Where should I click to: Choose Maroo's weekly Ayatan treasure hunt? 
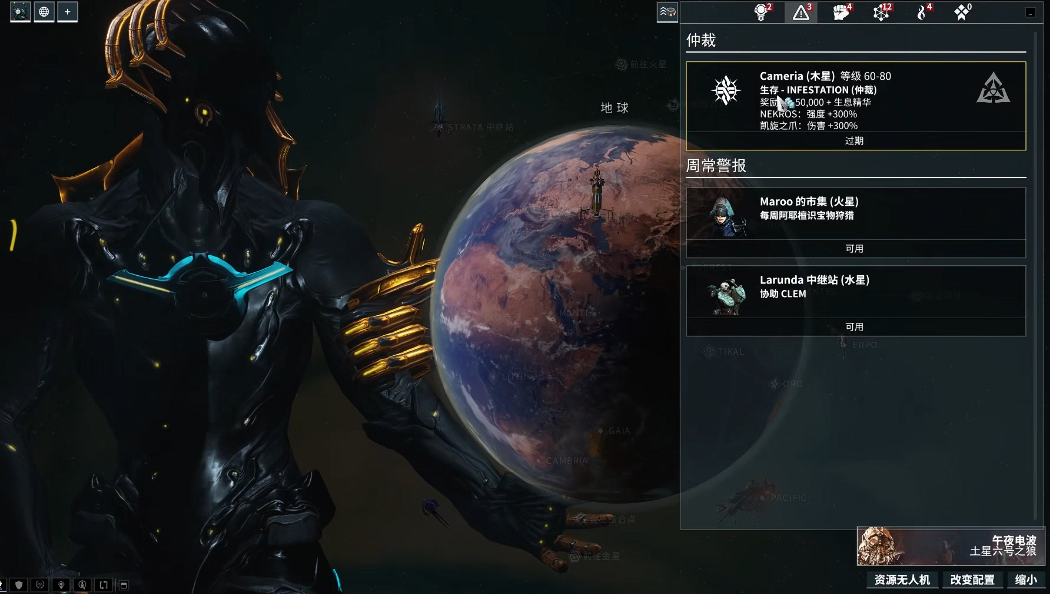(x=855, y=213)
